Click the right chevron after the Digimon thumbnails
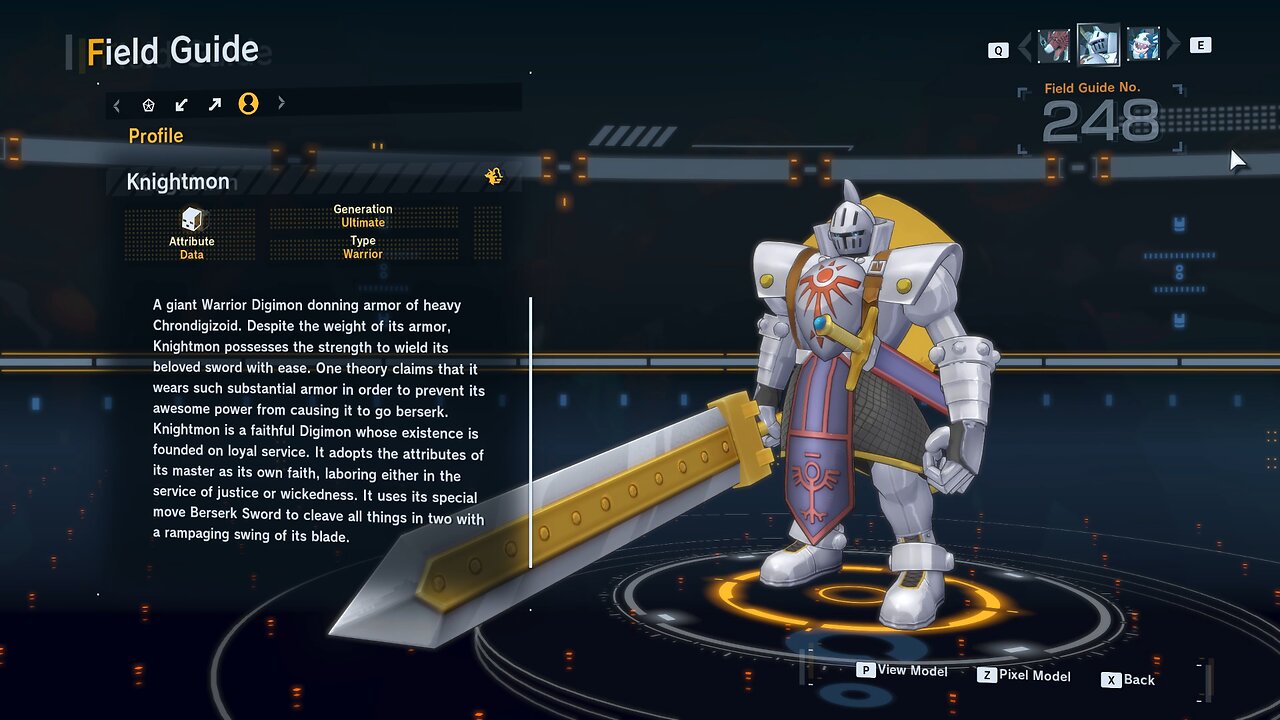The height and width of the screenshot is (720, 1280). tap(1173, 45)
